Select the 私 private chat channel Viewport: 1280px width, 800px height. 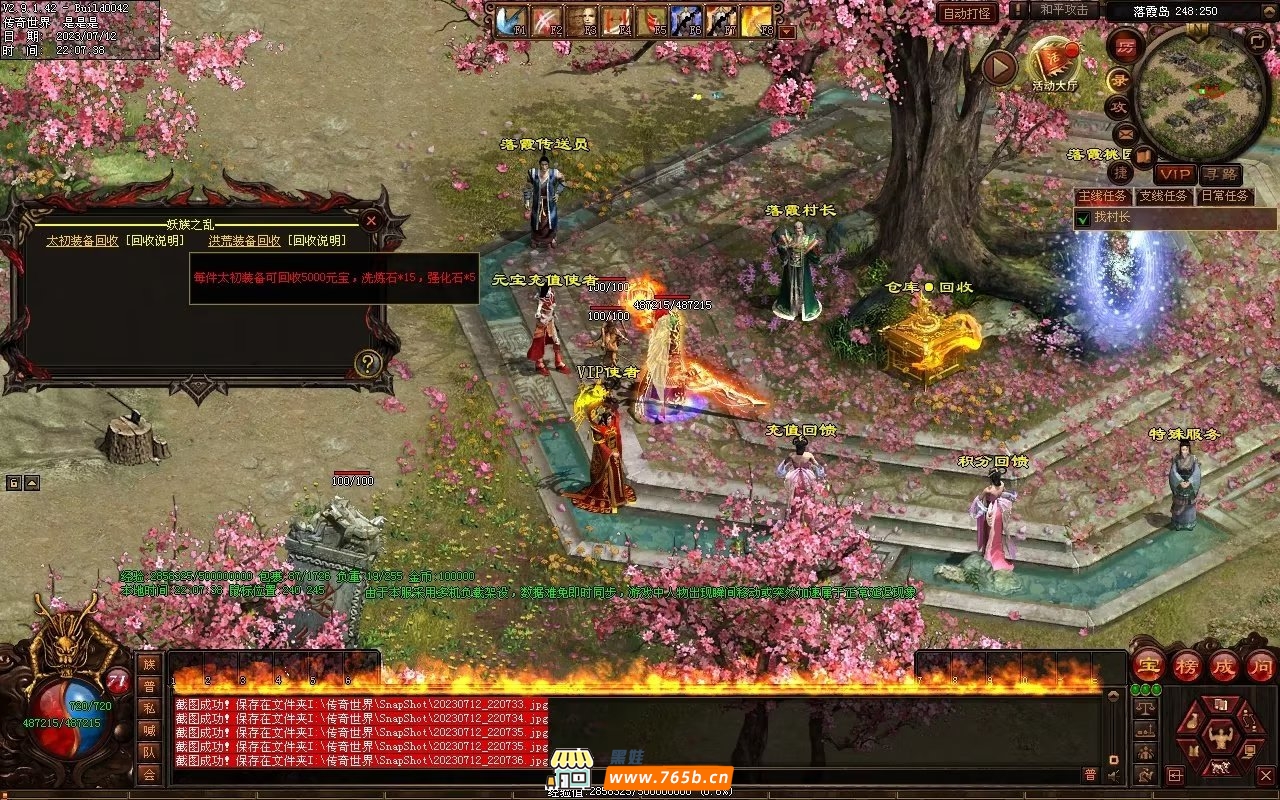[x=148, y=708]
